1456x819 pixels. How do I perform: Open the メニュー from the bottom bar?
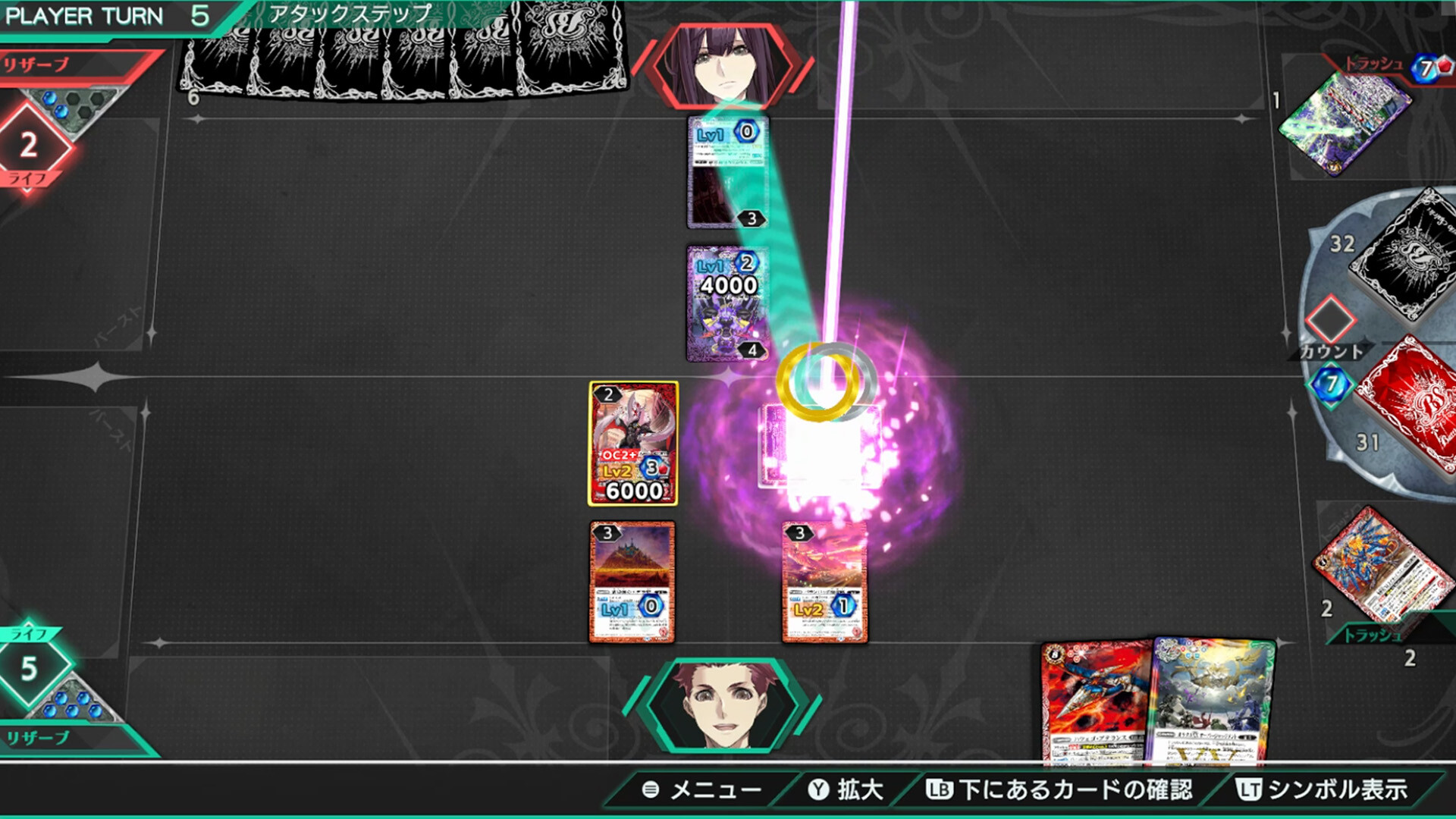coord(705,790)
